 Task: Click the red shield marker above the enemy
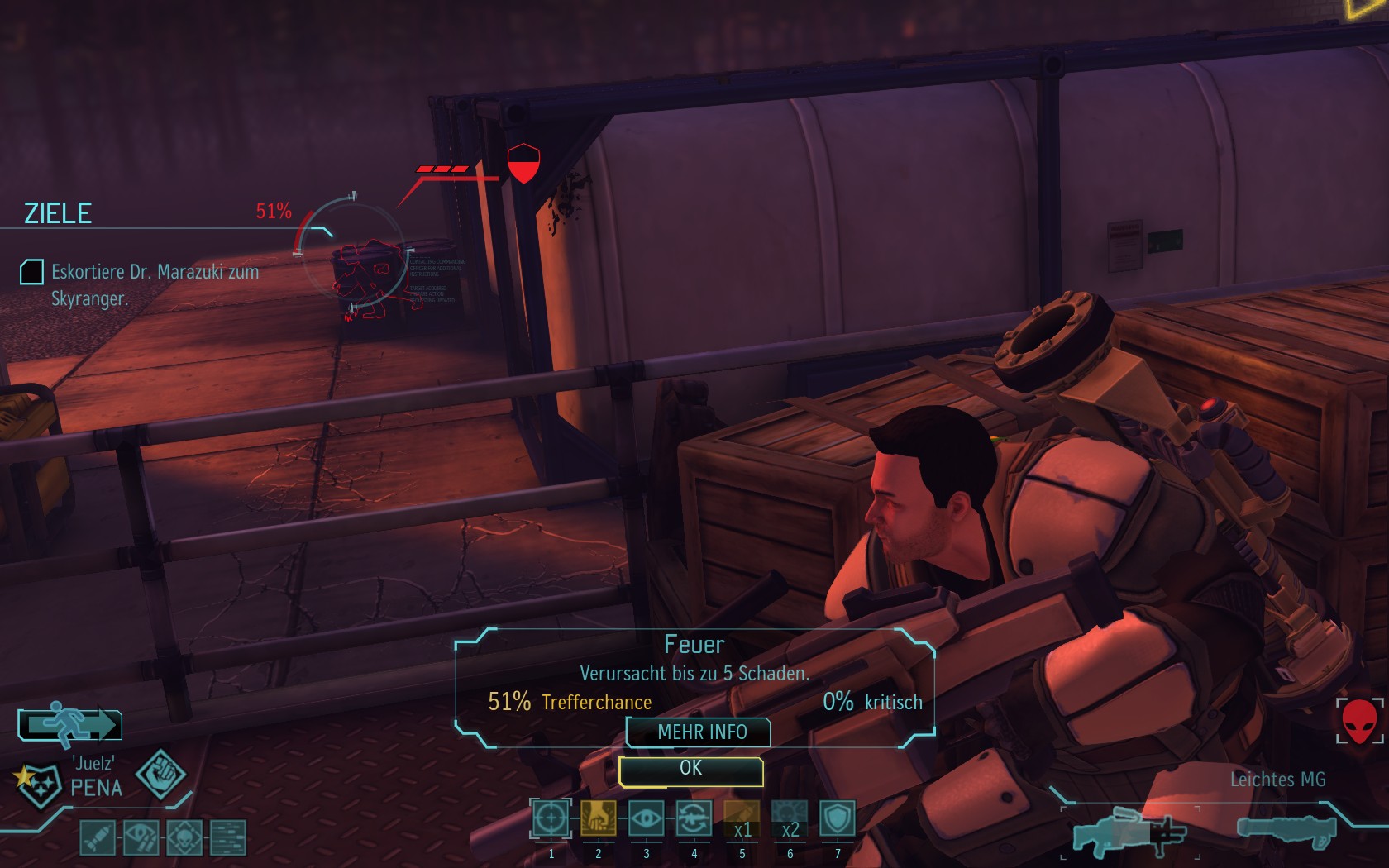523,163
